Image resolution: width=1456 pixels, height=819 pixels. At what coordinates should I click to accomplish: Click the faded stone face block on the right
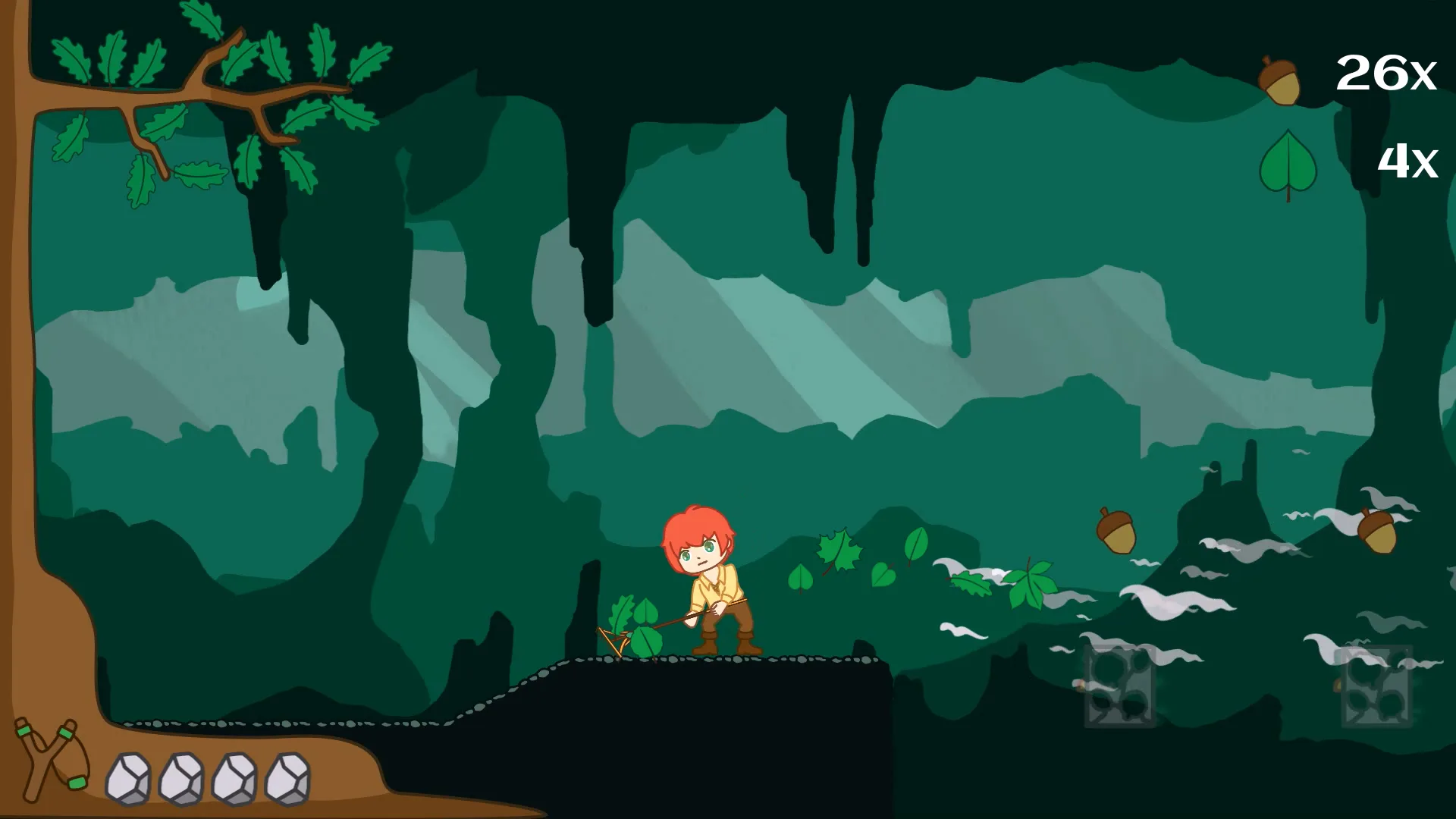point(1118,686)
